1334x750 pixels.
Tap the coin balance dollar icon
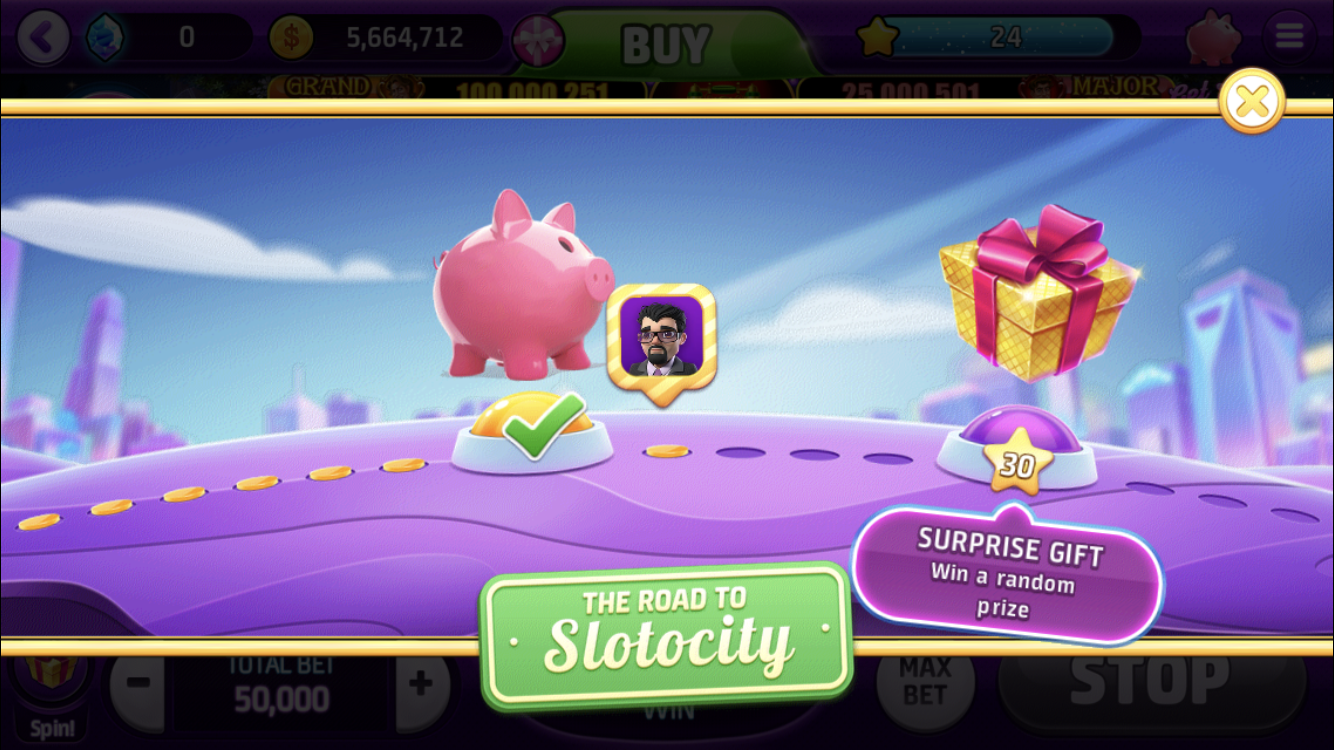(x=292, y=35)
